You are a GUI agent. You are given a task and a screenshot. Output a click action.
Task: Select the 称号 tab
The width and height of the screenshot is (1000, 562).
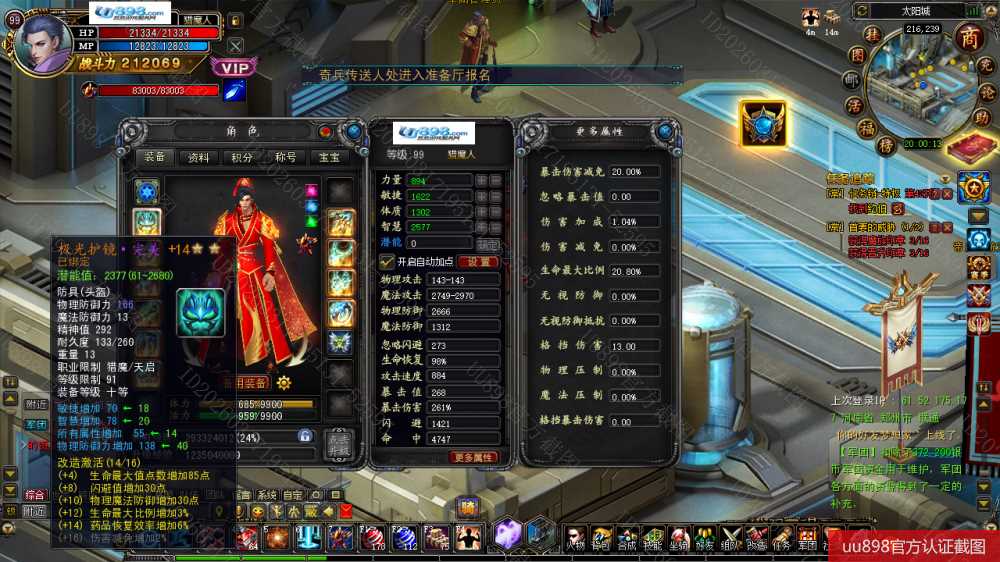(x=285, y=157)
